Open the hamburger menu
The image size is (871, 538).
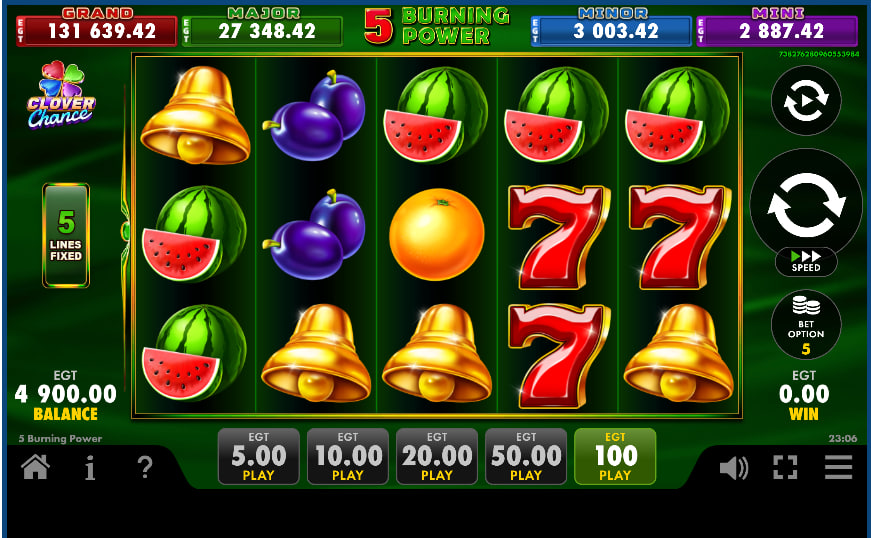point(838,467)
